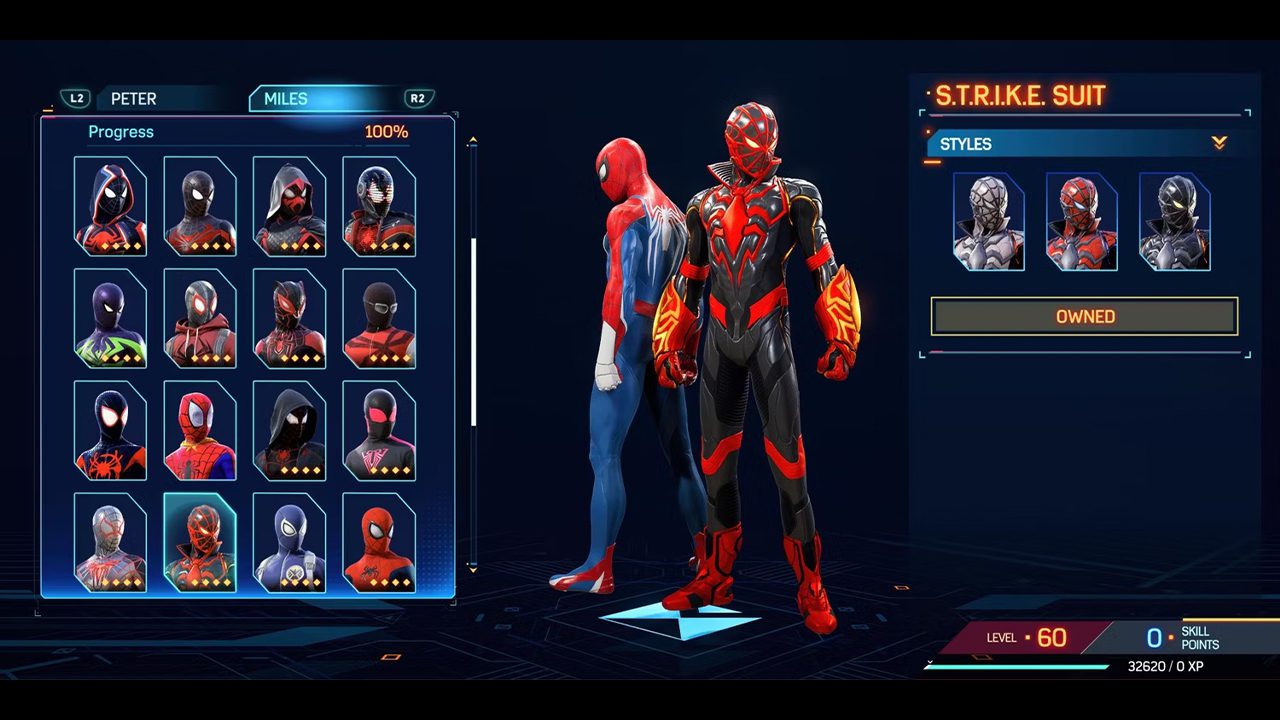Viewport: 1280px width, 720px height.
Task: Pick the red and black suit style
Action: 1081,222
